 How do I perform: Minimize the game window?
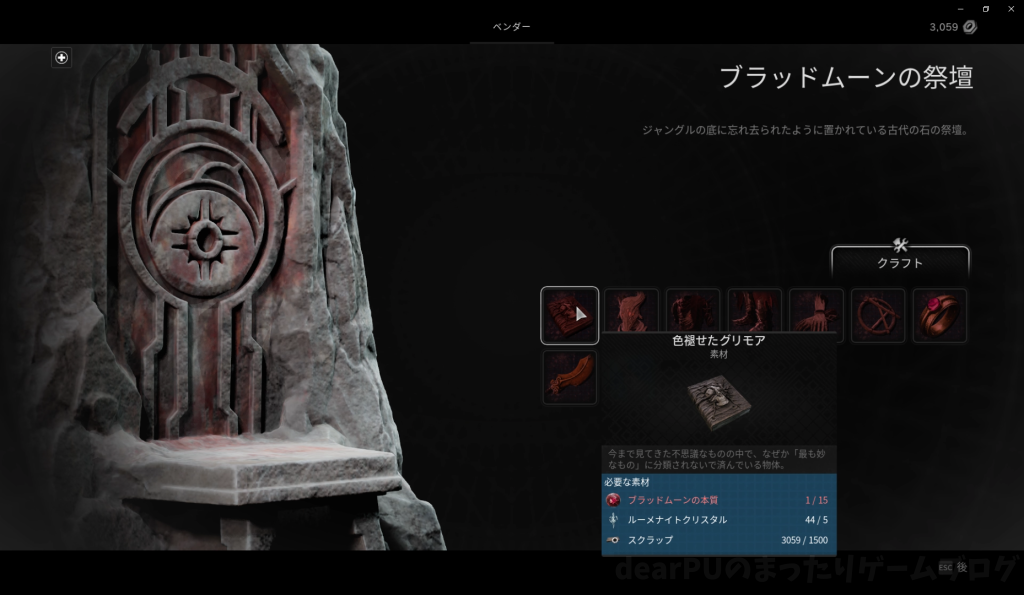(x=961, y=9)
